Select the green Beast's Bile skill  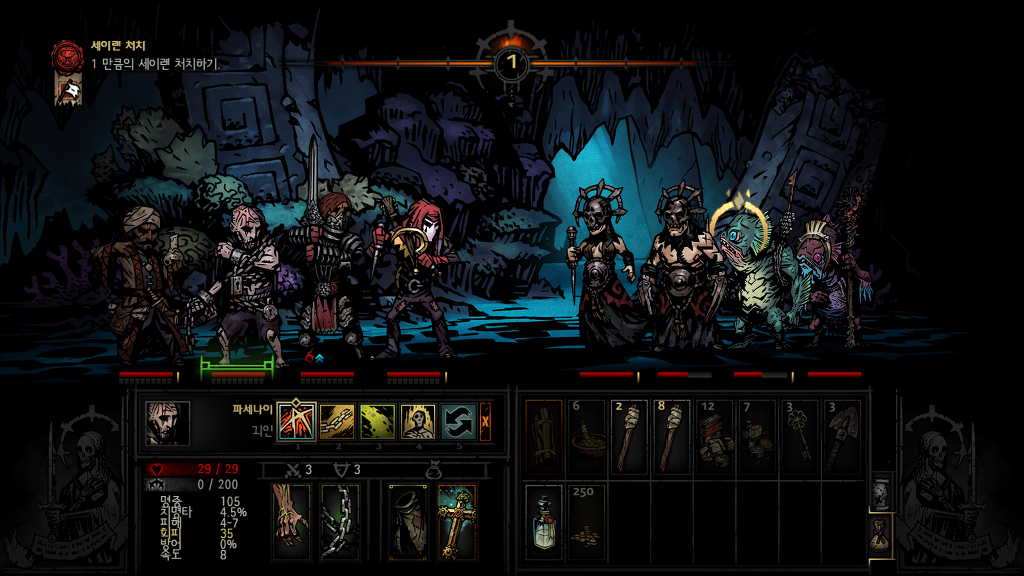(377, 422)
